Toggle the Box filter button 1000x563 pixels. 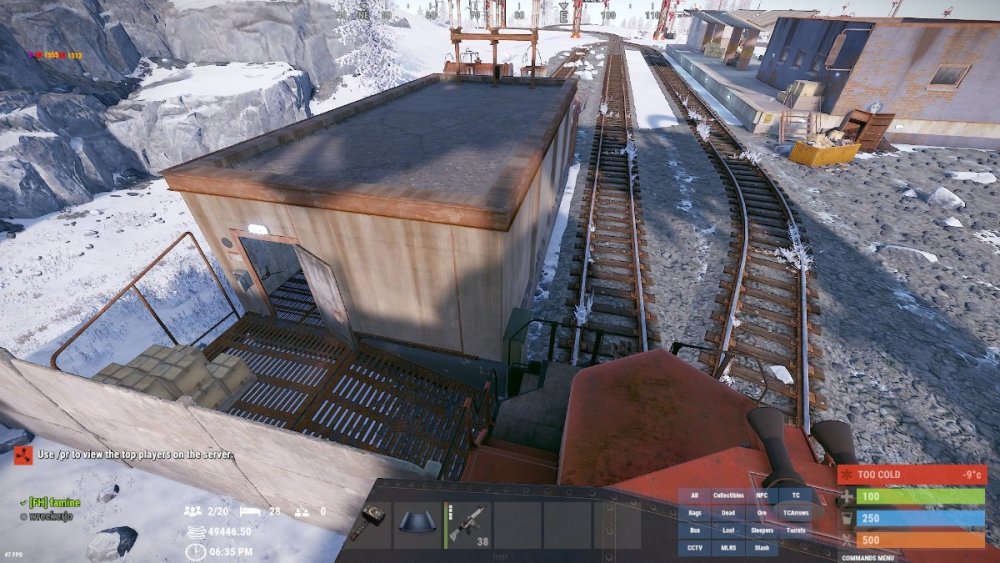(695, 530)
